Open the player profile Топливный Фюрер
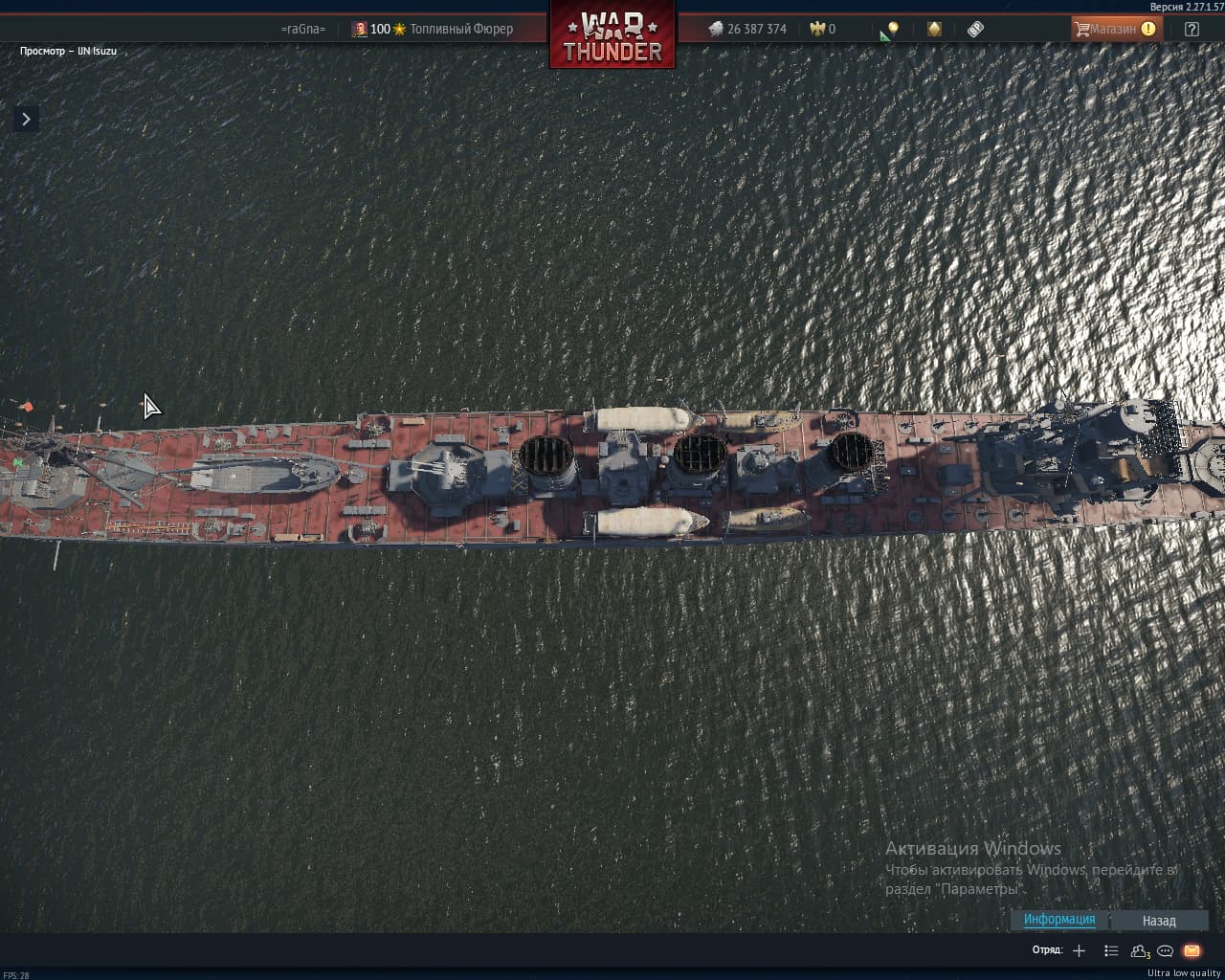 [460, 29]
